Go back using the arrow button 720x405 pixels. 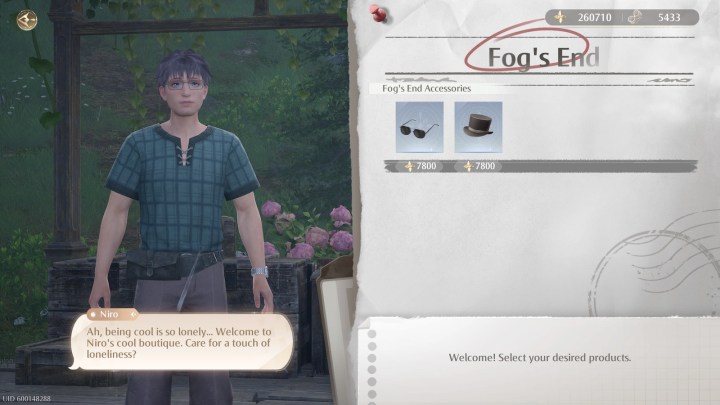26,19
